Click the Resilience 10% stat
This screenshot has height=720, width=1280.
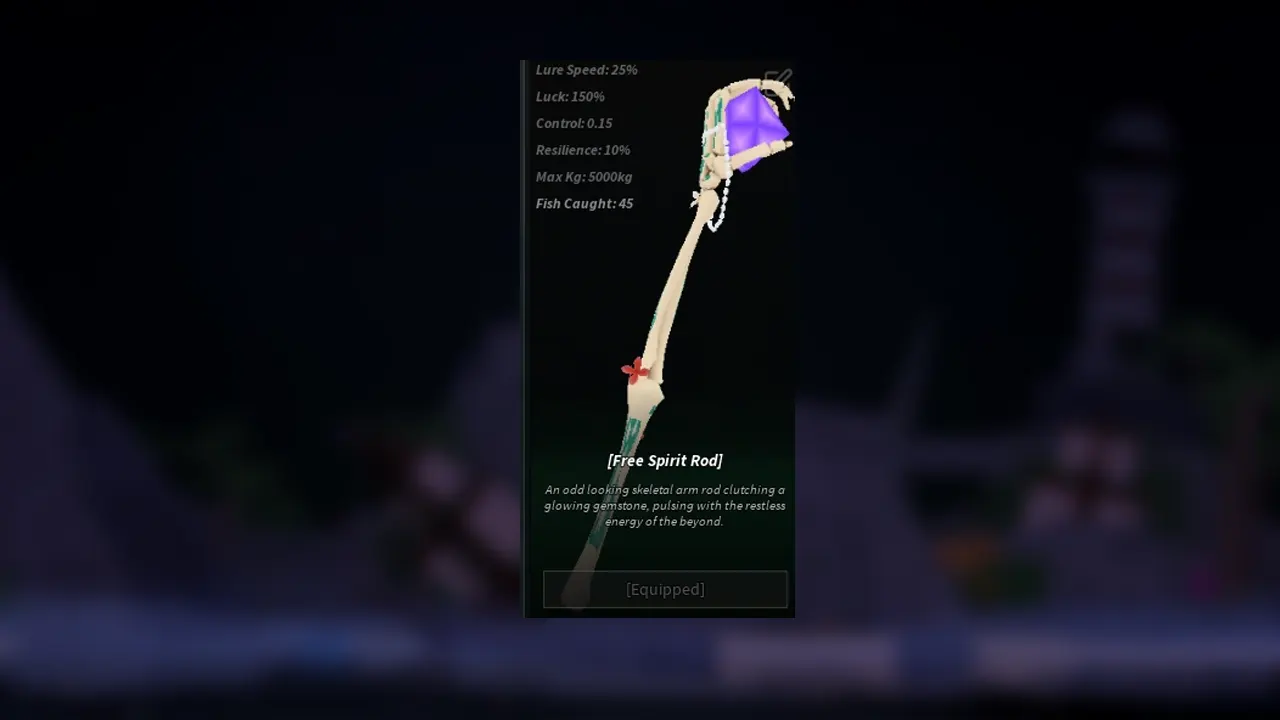click(x=583, y=150)
